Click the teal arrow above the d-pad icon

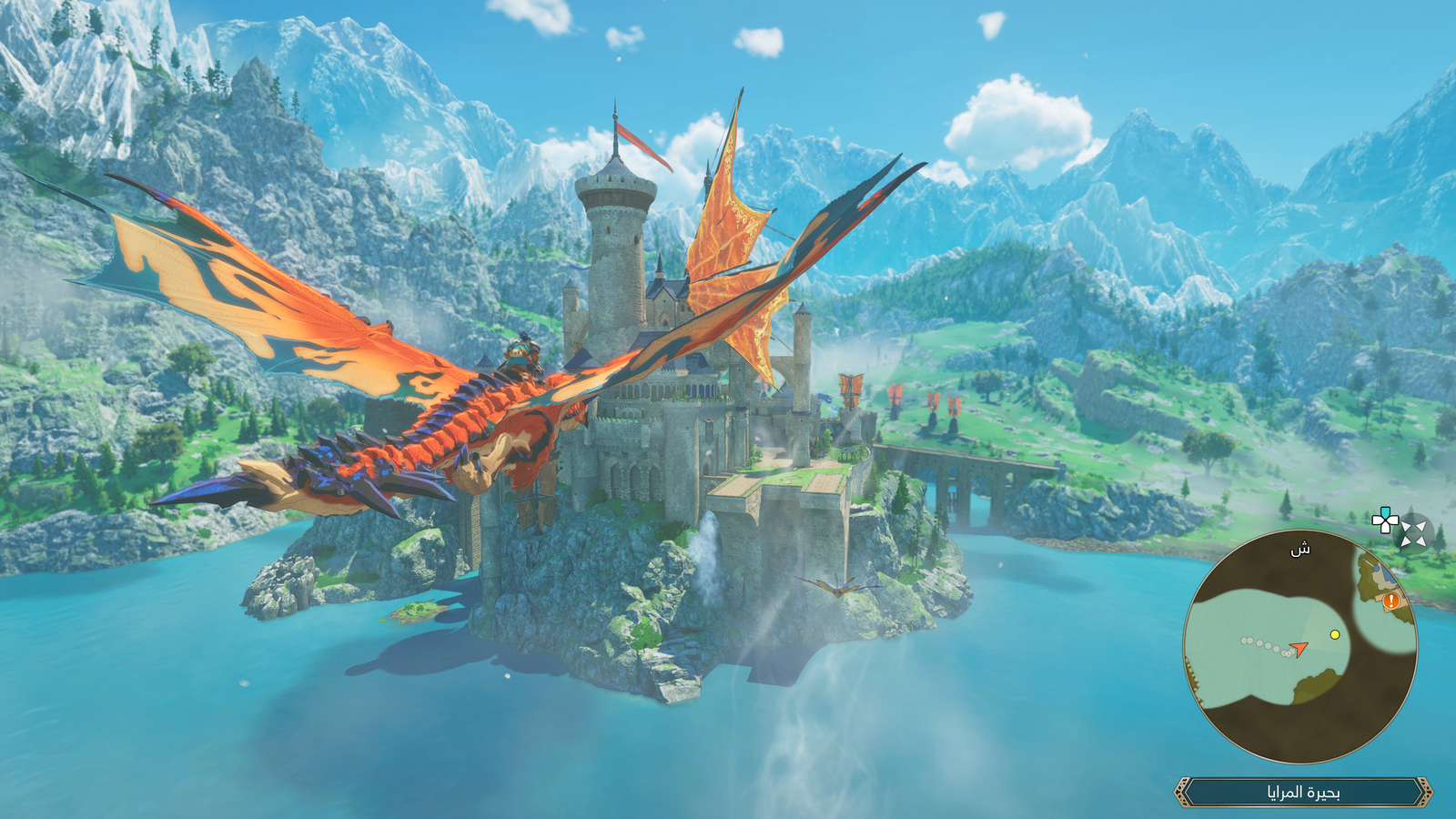(x=1384, y=512)
